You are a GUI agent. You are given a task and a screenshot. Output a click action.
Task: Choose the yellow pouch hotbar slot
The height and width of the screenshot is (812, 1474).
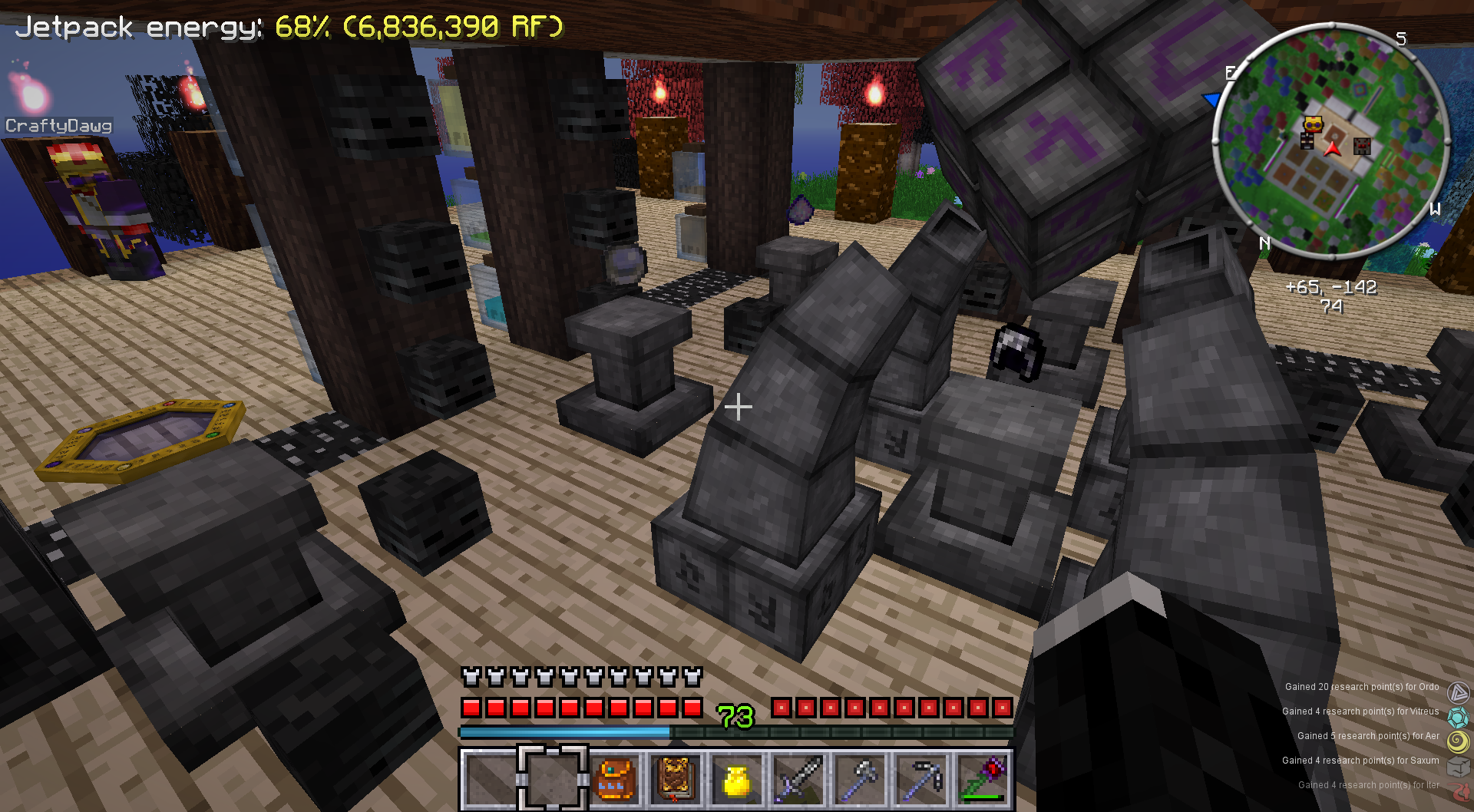click(736, 781)
